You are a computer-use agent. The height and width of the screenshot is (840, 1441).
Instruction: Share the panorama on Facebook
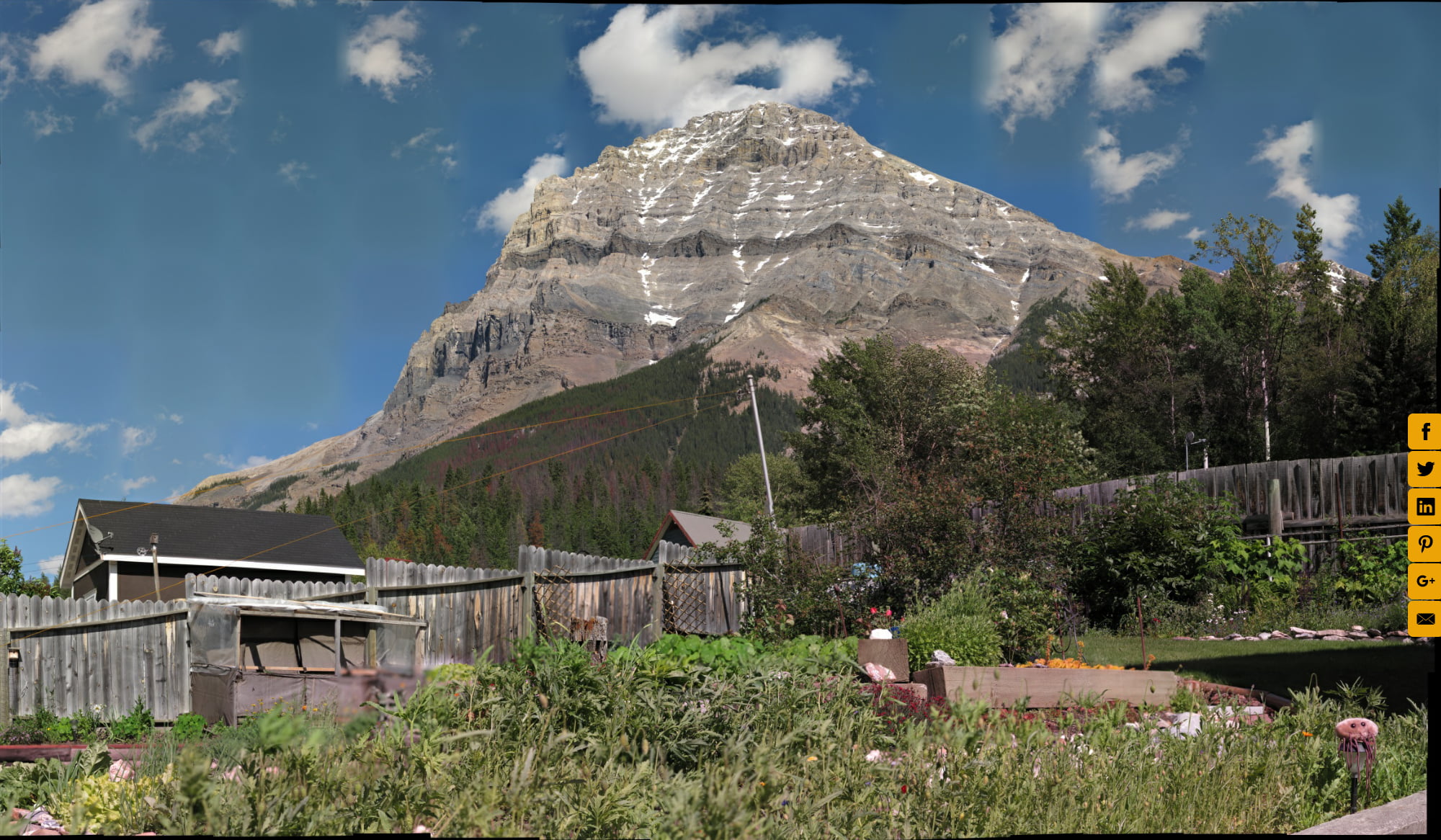click(x=1424, y=432)
